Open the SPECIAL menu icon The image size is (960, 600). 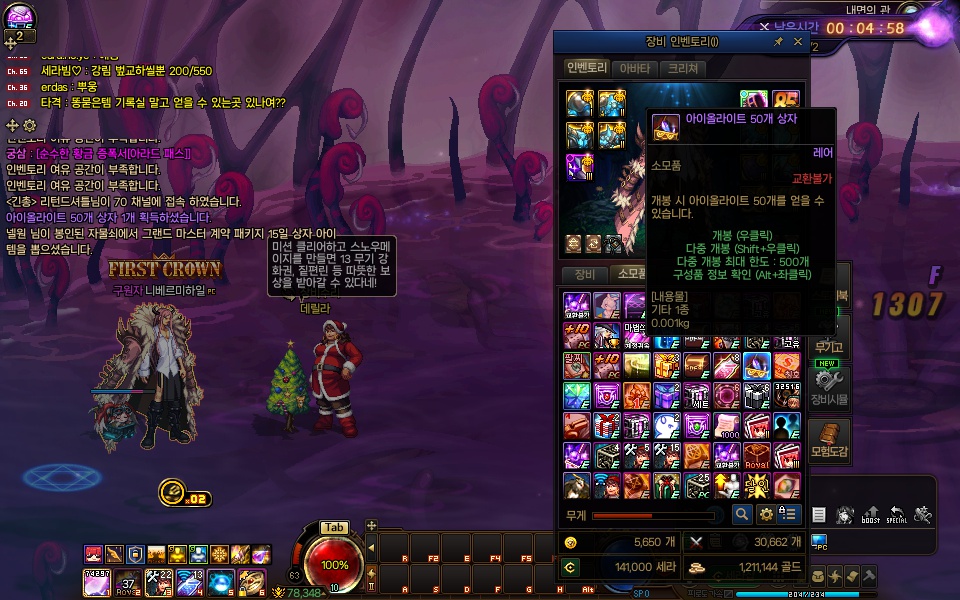point(896,515)
